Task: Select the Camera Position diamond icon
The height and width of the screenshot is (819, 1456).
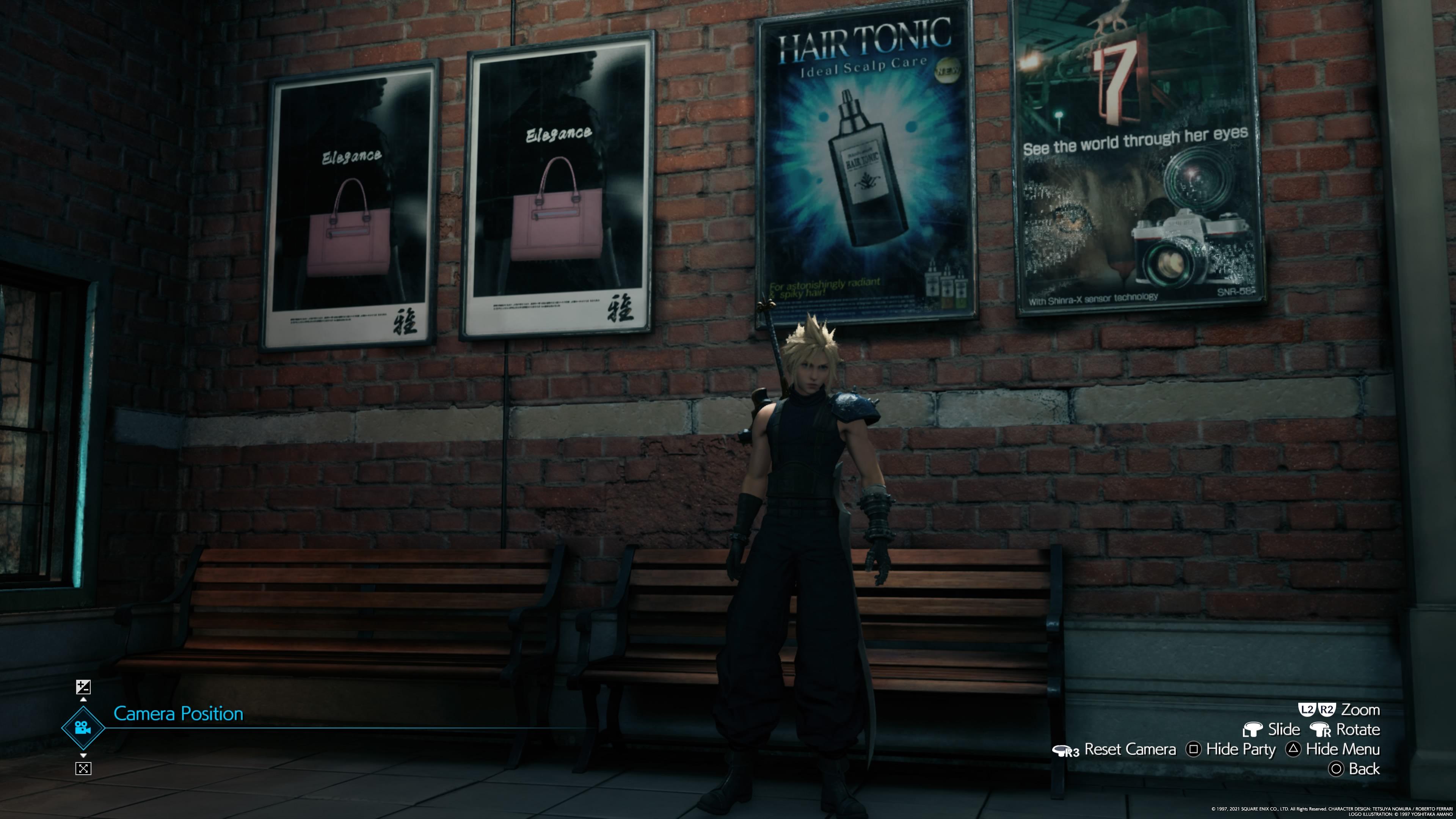Action: pyautogui.click(x=83, y=728)
